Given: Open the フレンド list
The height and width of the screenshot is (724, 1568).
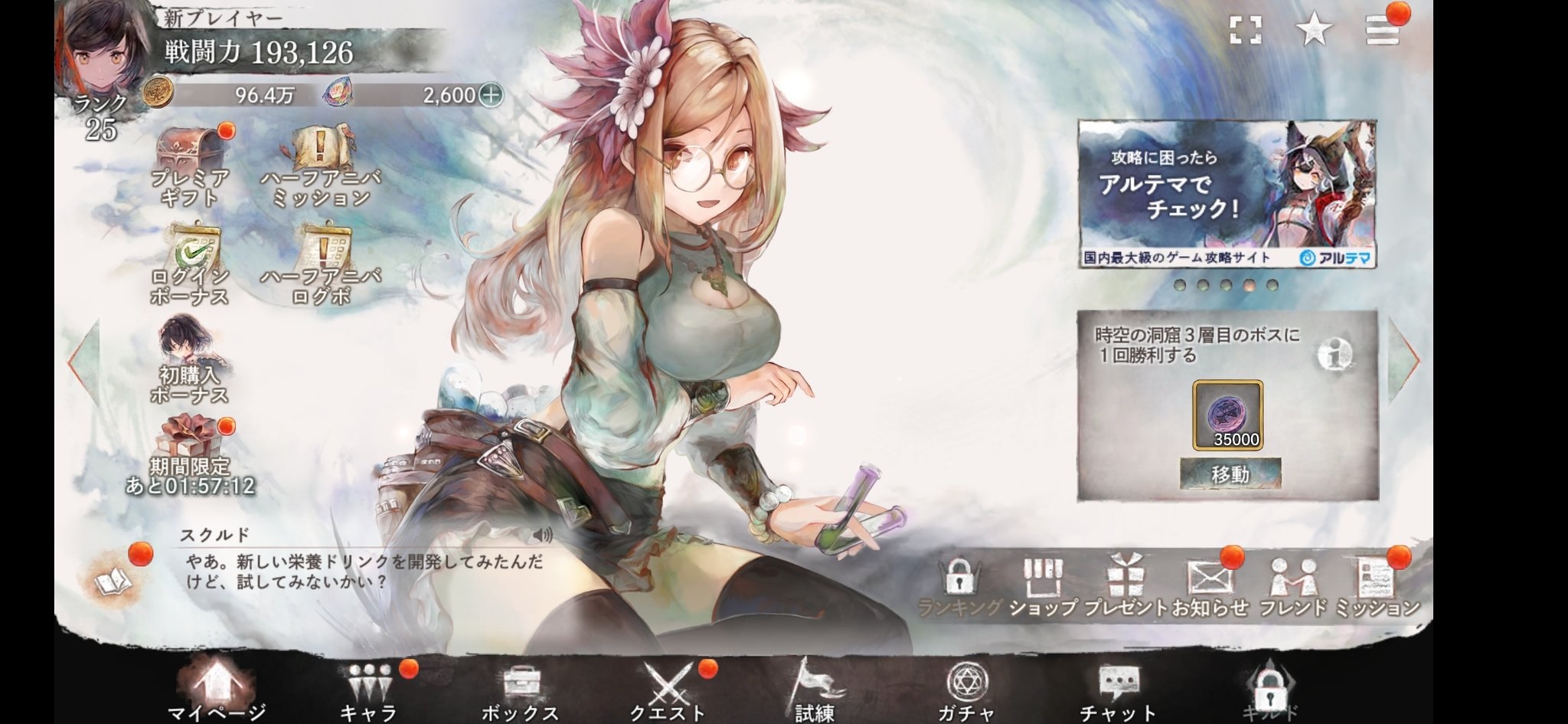Looking at the screenshot, I should tap(1292, 587).
